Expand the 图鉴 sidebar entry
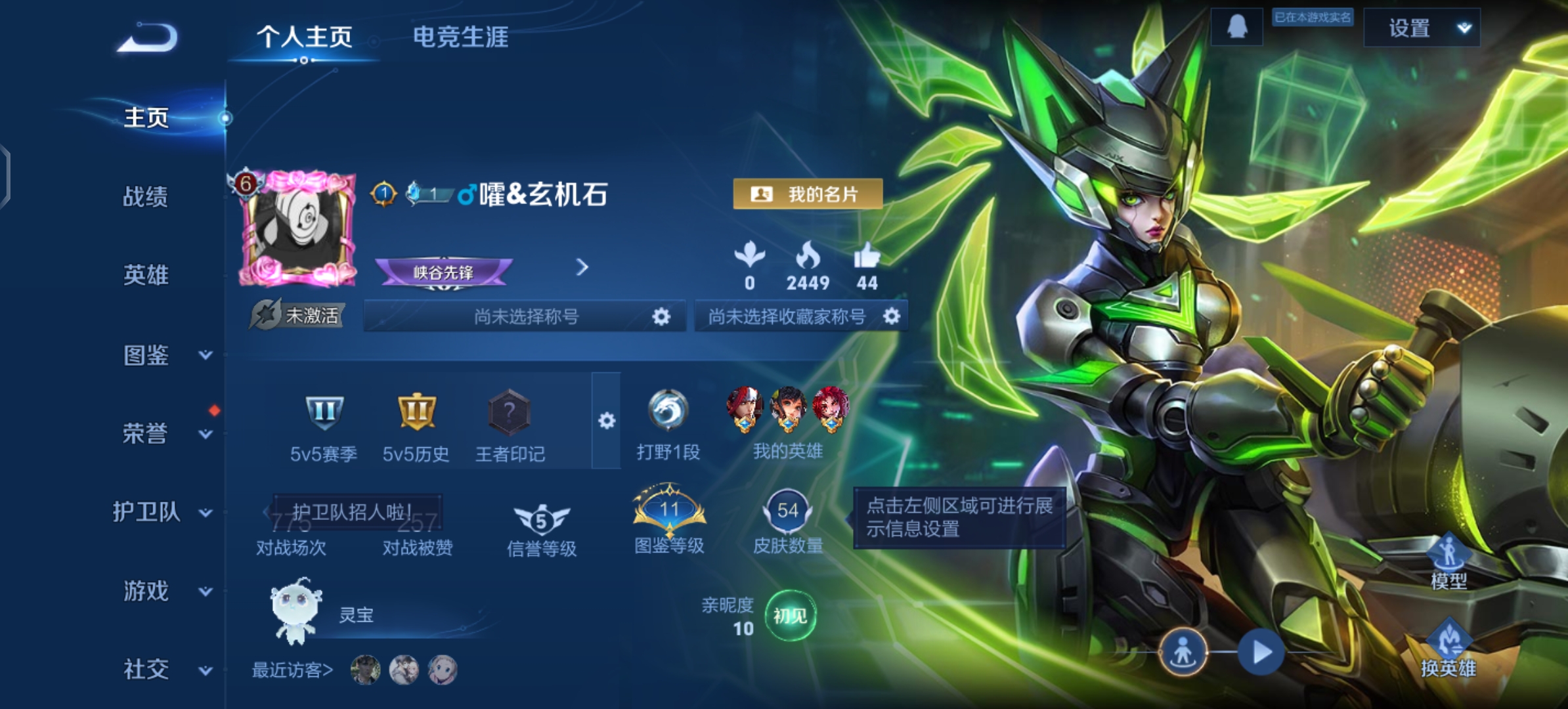 [164, 355]
